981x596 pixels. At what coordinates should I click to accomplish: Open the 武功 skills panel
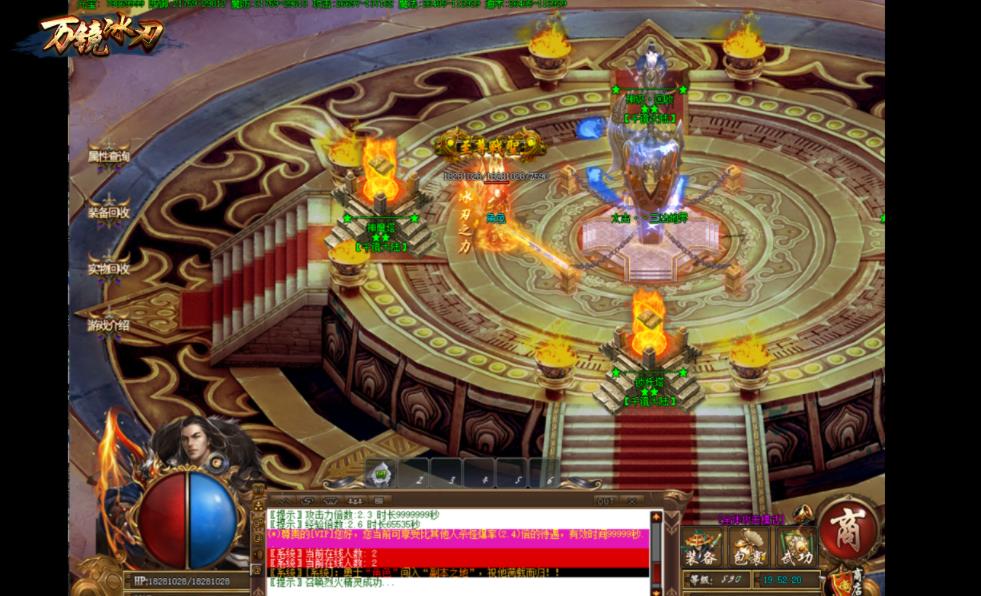click(797, 548)
